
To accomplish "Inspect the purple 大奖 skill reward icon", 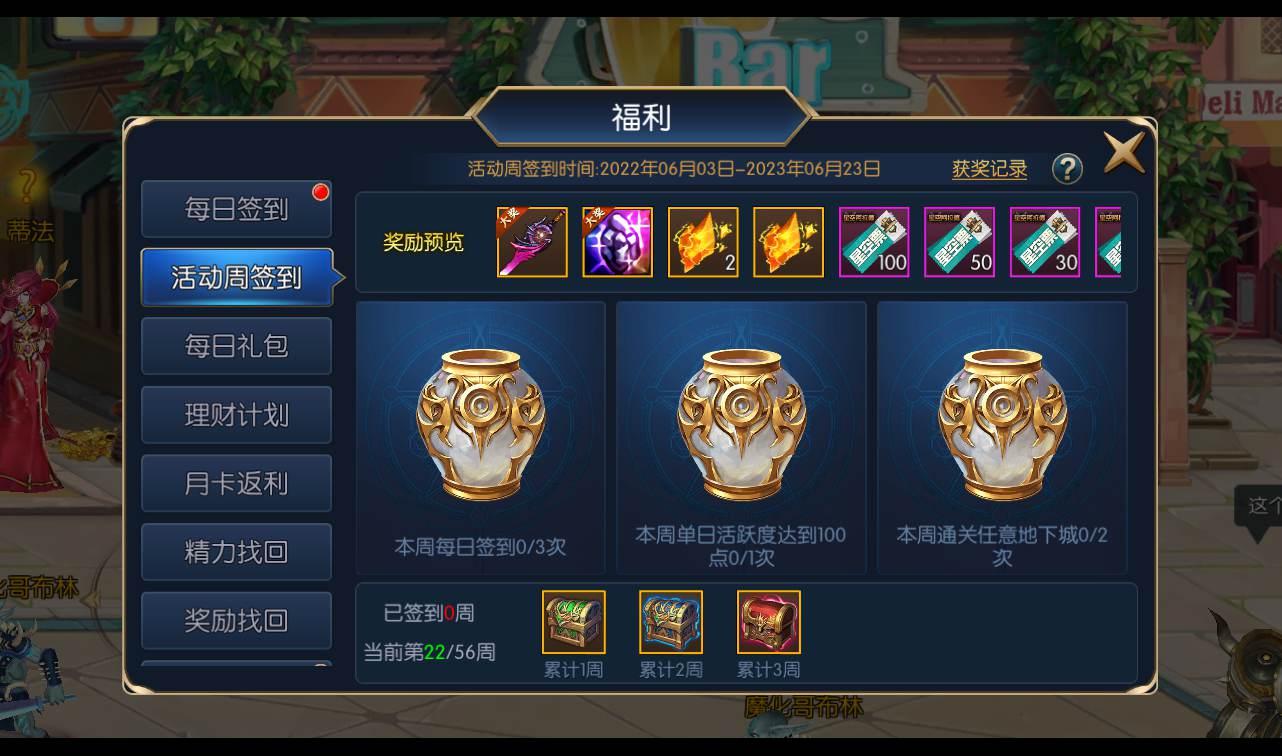I will click(617, 241).
